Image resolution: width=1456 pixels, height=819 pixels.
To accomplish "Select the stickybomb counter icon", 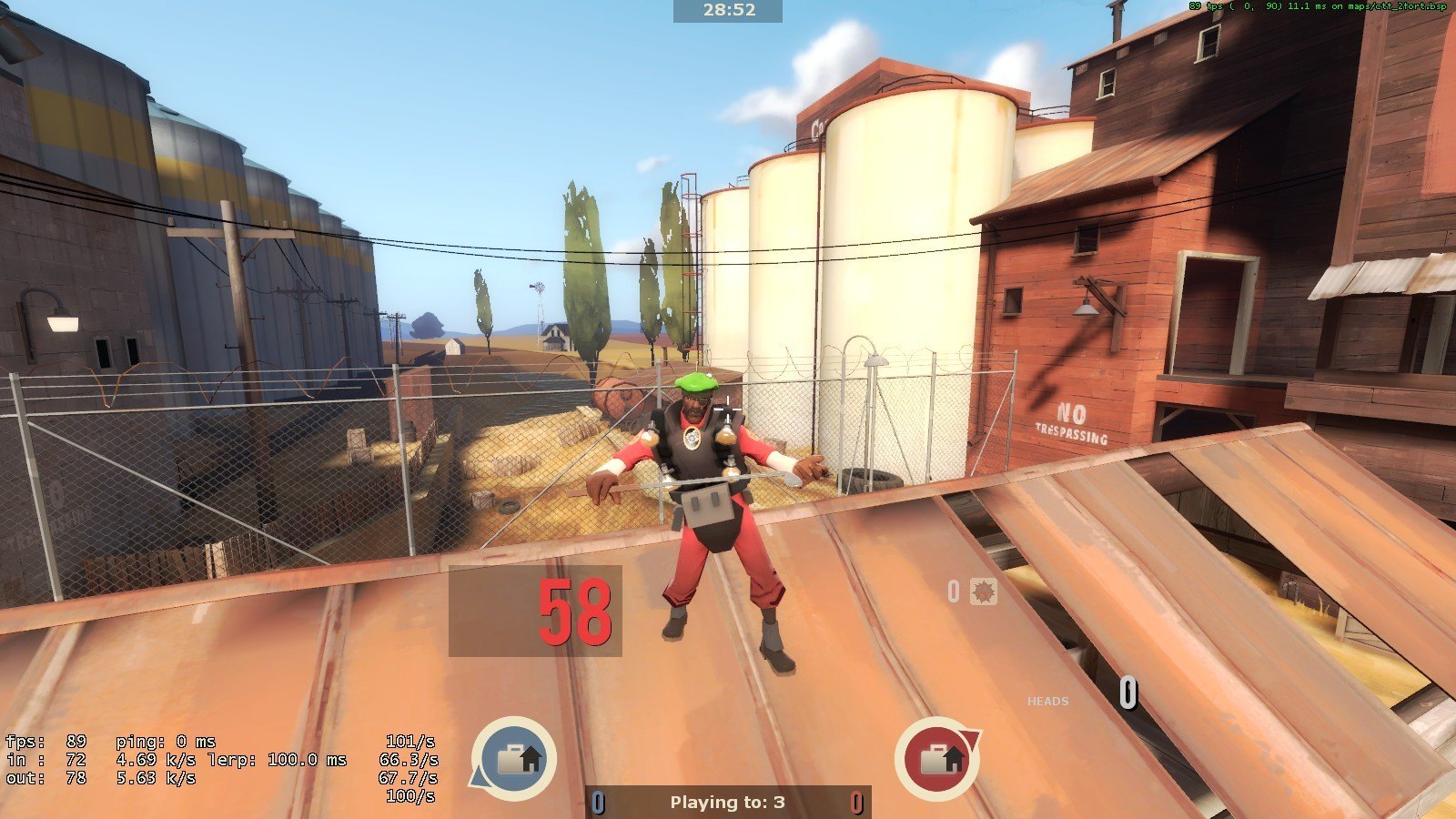I will tap(984, 591).
